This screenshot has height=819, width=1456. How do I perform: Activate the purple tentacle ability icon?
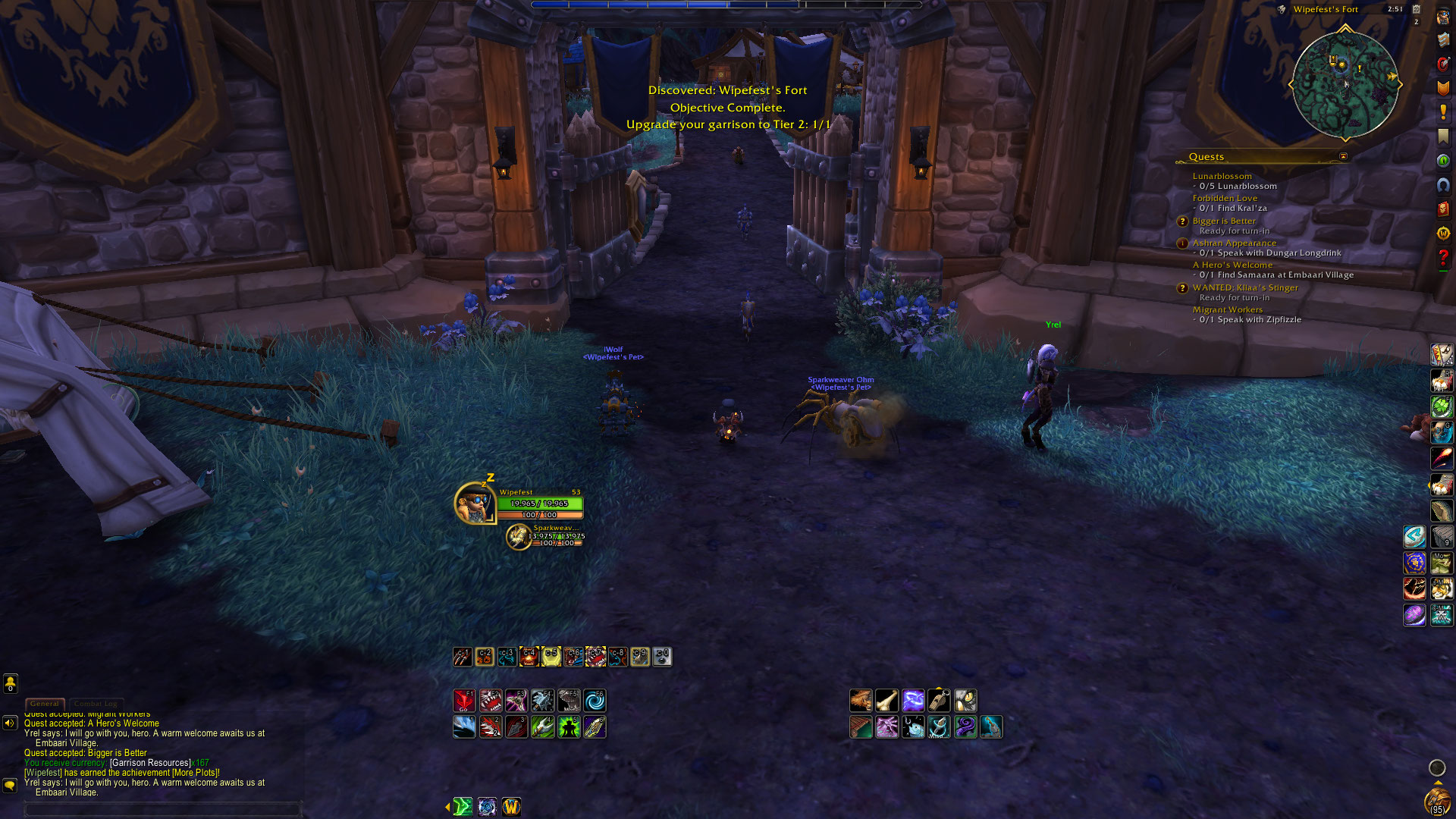coord(965,727)
